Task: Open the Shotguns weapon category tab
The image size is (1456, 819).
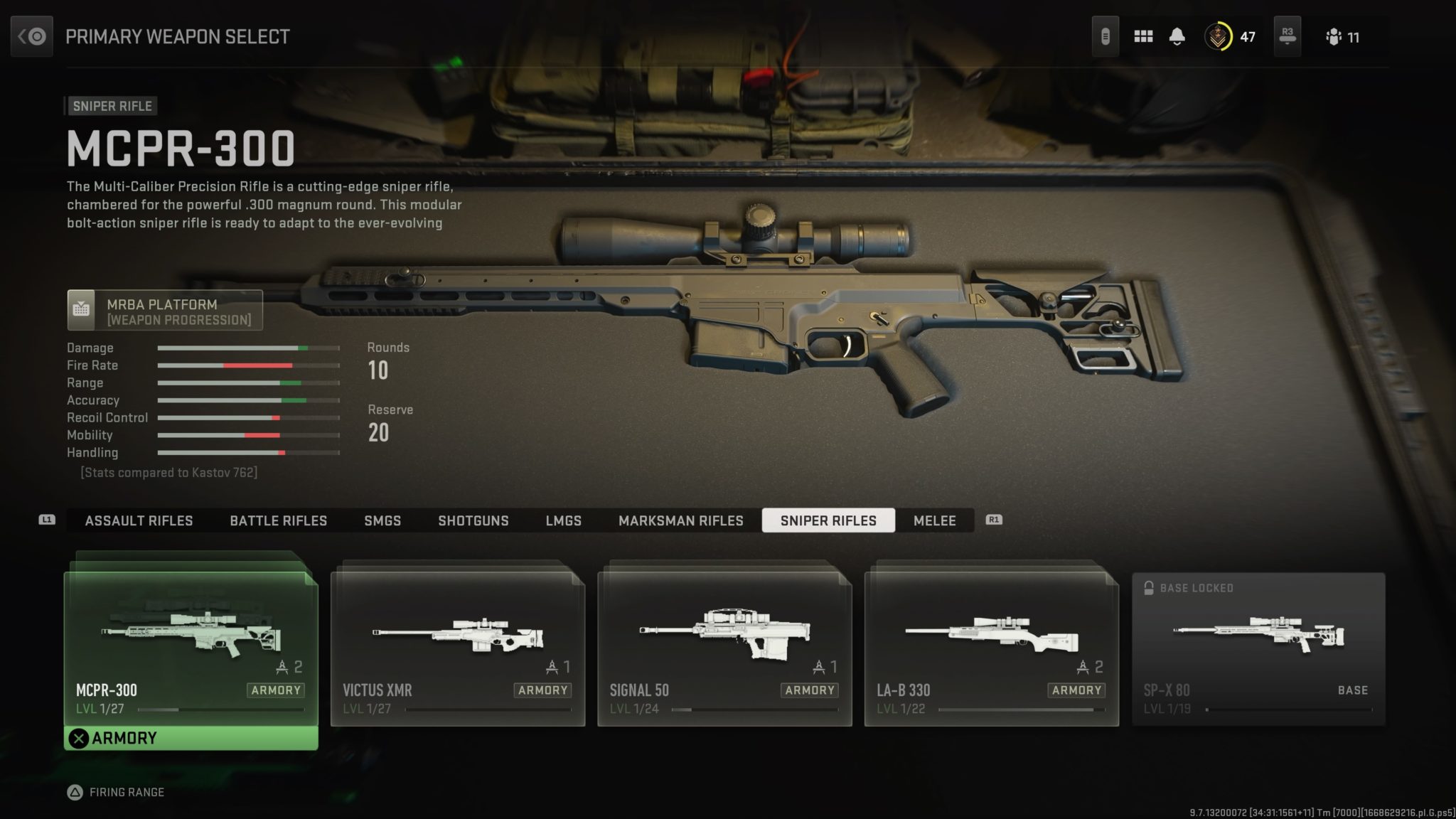Action: click(473, 520)
